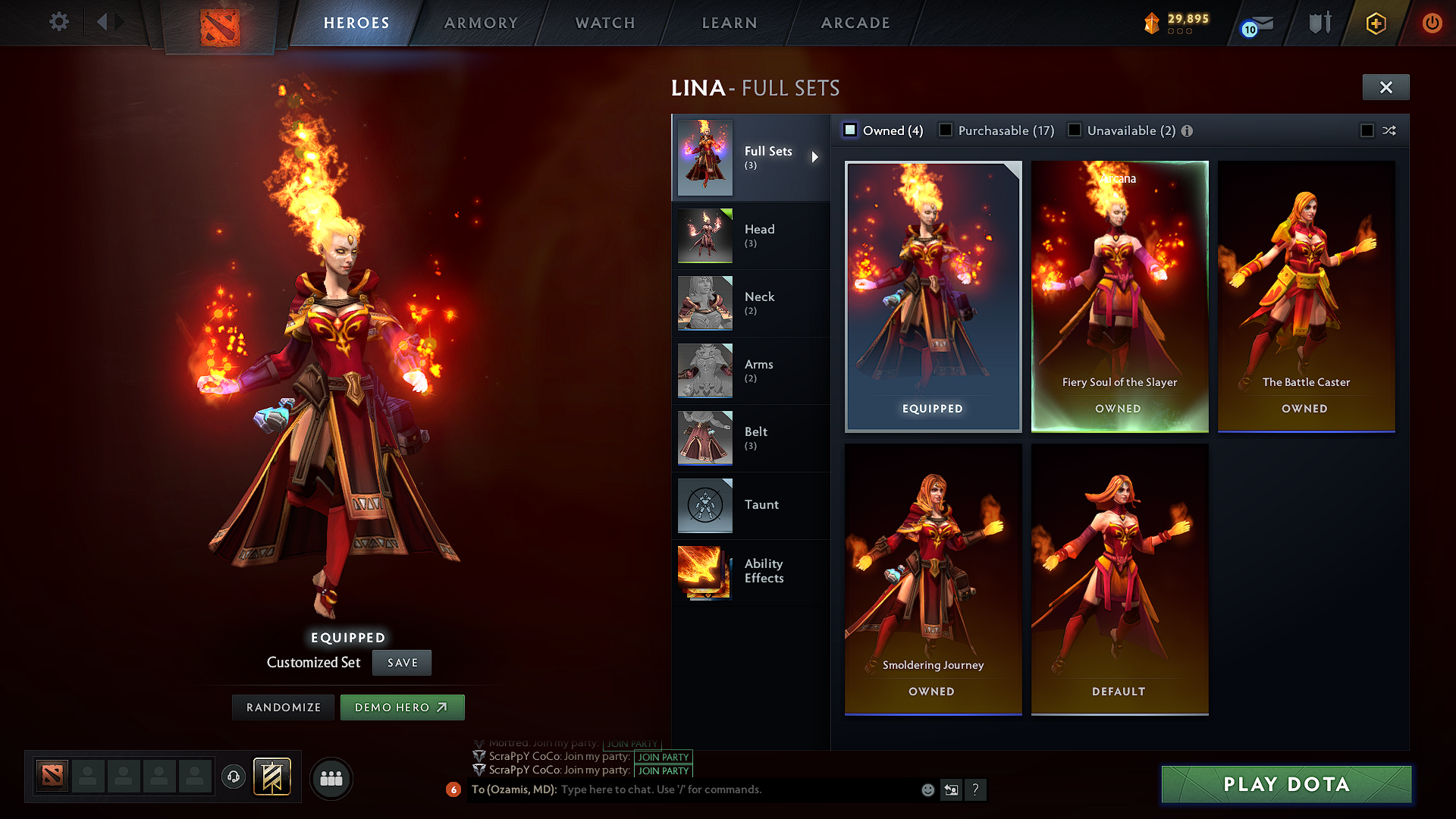Enable the Purchasable items filter
The height and width of the screenshot is (819, 1456).
click(946, 130)
